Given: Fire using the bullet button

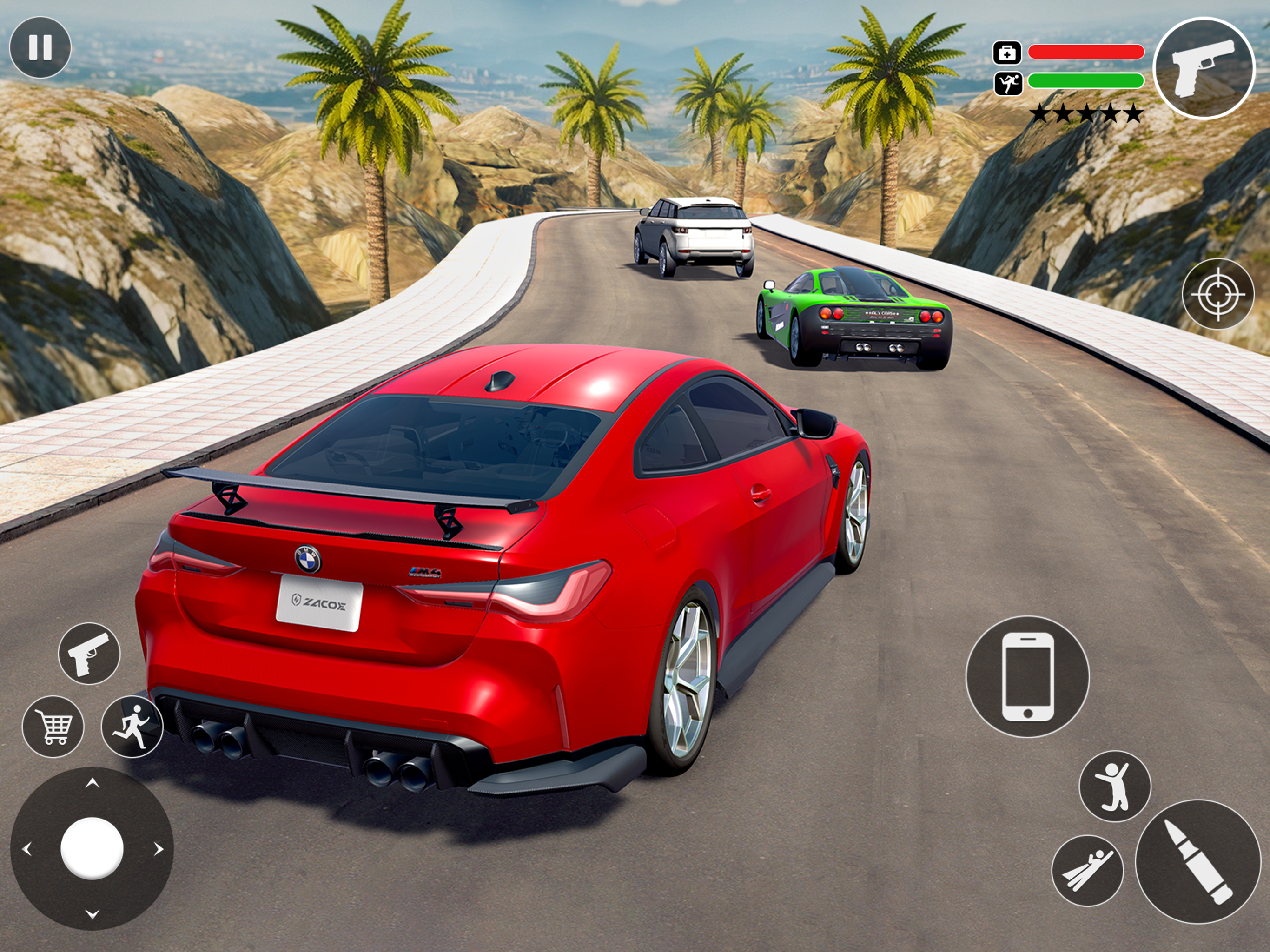Looking at the screenshot, I should tap(1197, 861).
